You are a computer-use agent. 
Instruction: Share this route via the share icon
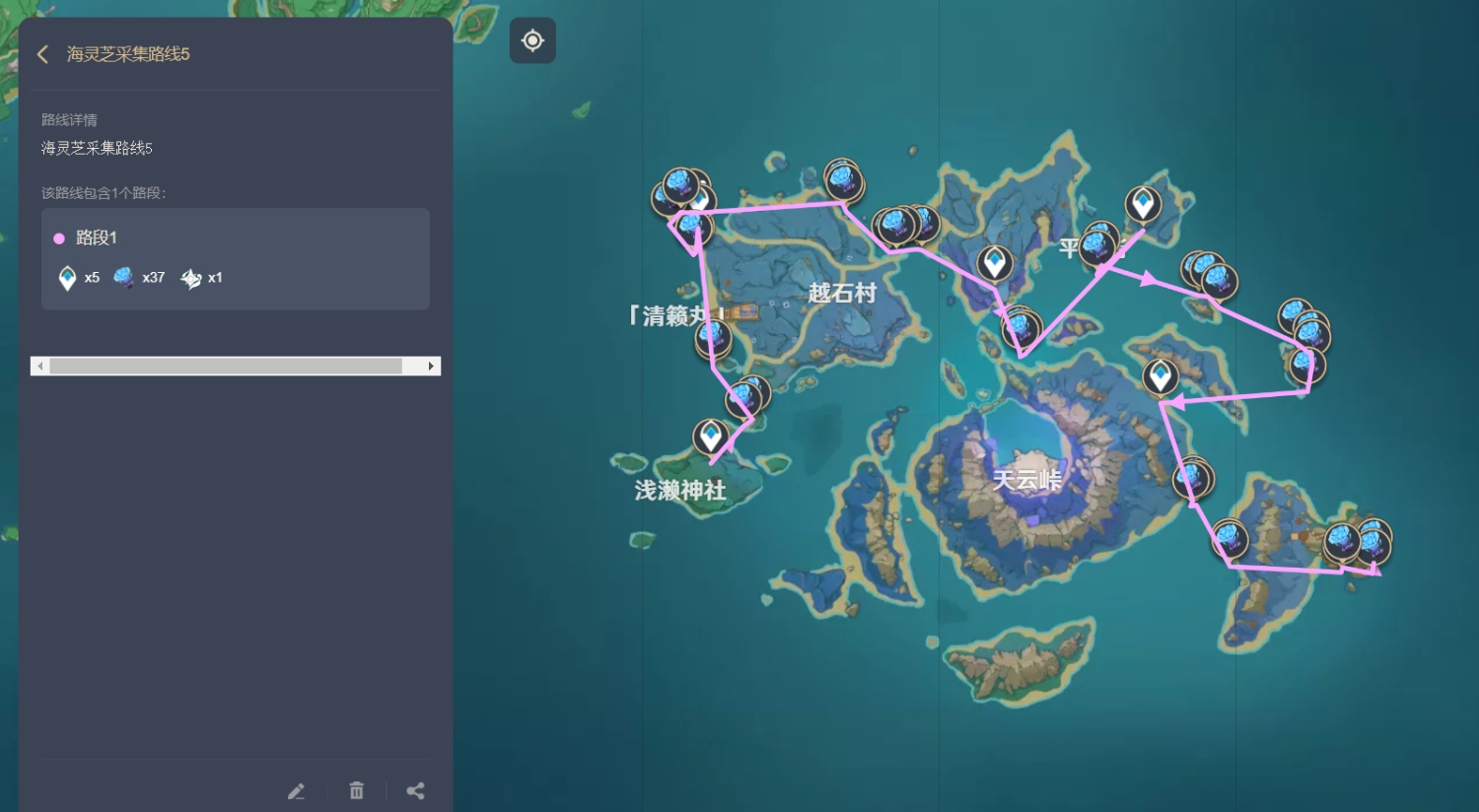[415, 790]
